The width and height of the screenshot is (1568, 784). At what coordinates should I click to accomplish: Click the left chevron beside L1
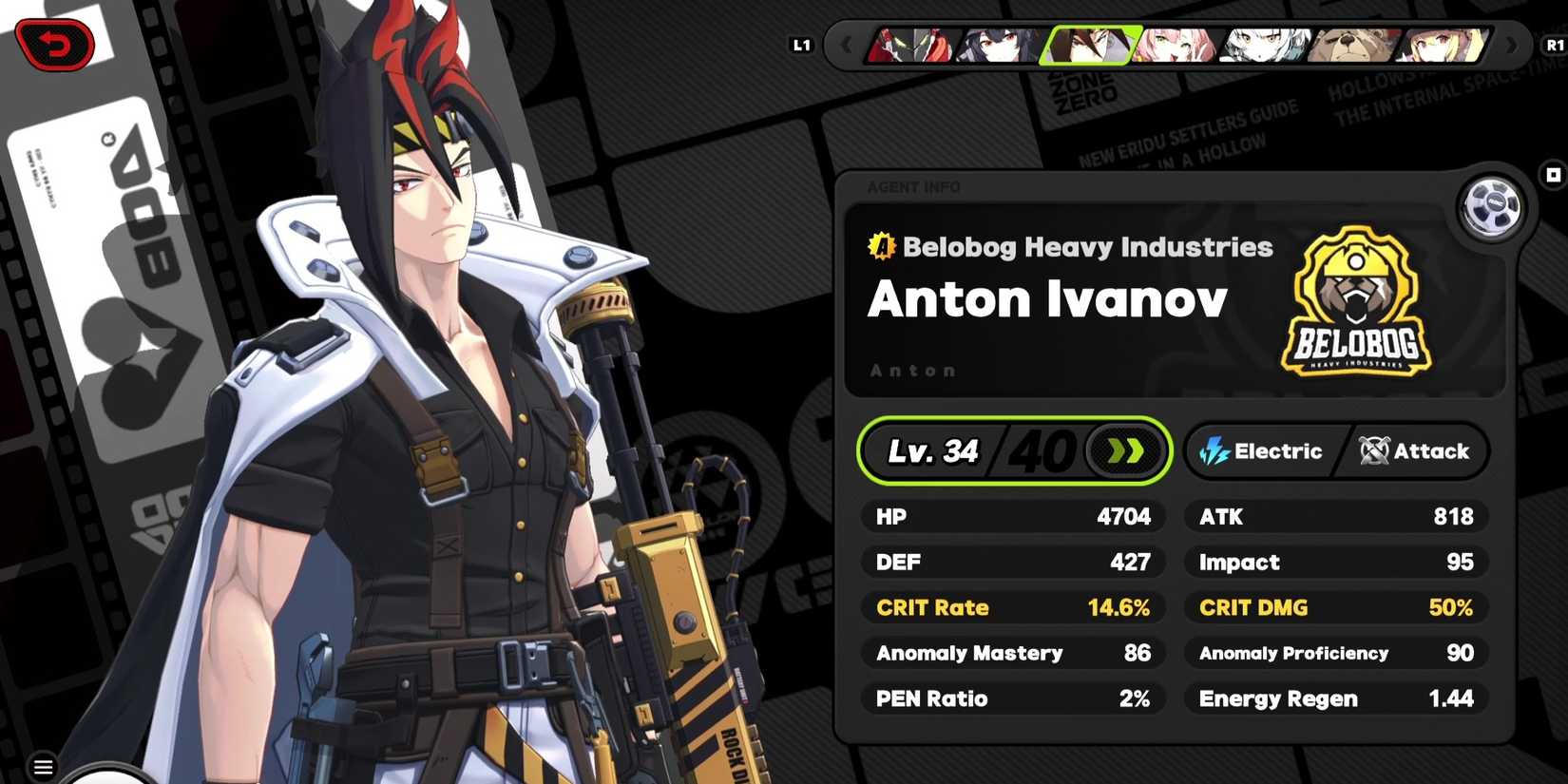click(845, 44)
